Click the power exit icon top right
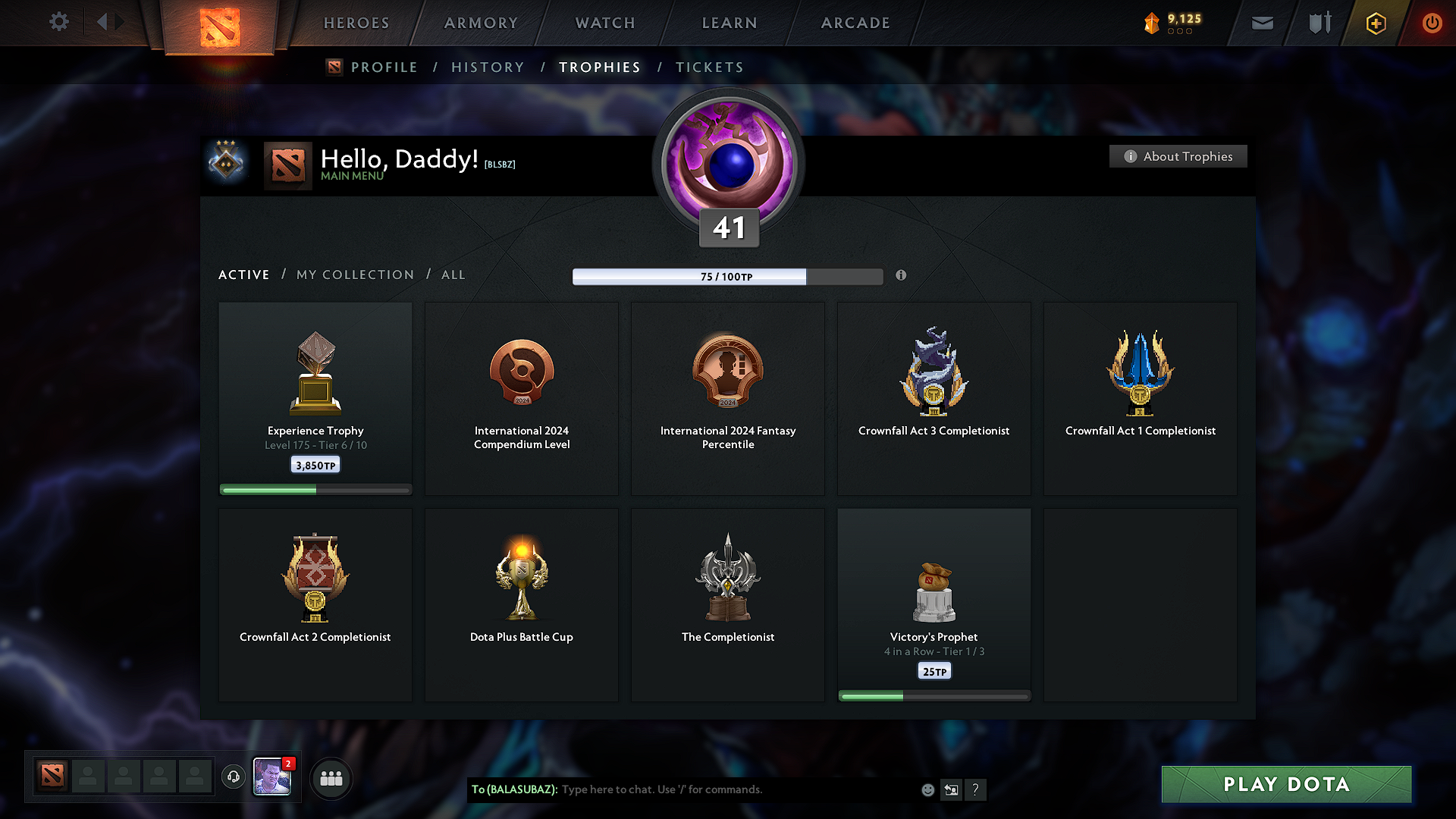 coord(1432,23)
